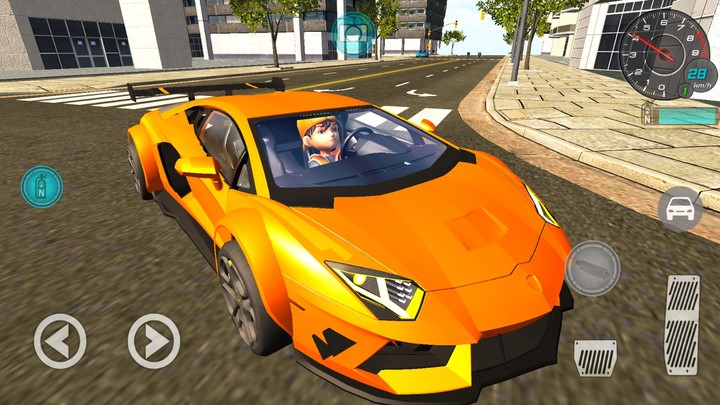Hit the short brake pedal
The width and height of the screenshot is (720, 405).
click(595, 357)
